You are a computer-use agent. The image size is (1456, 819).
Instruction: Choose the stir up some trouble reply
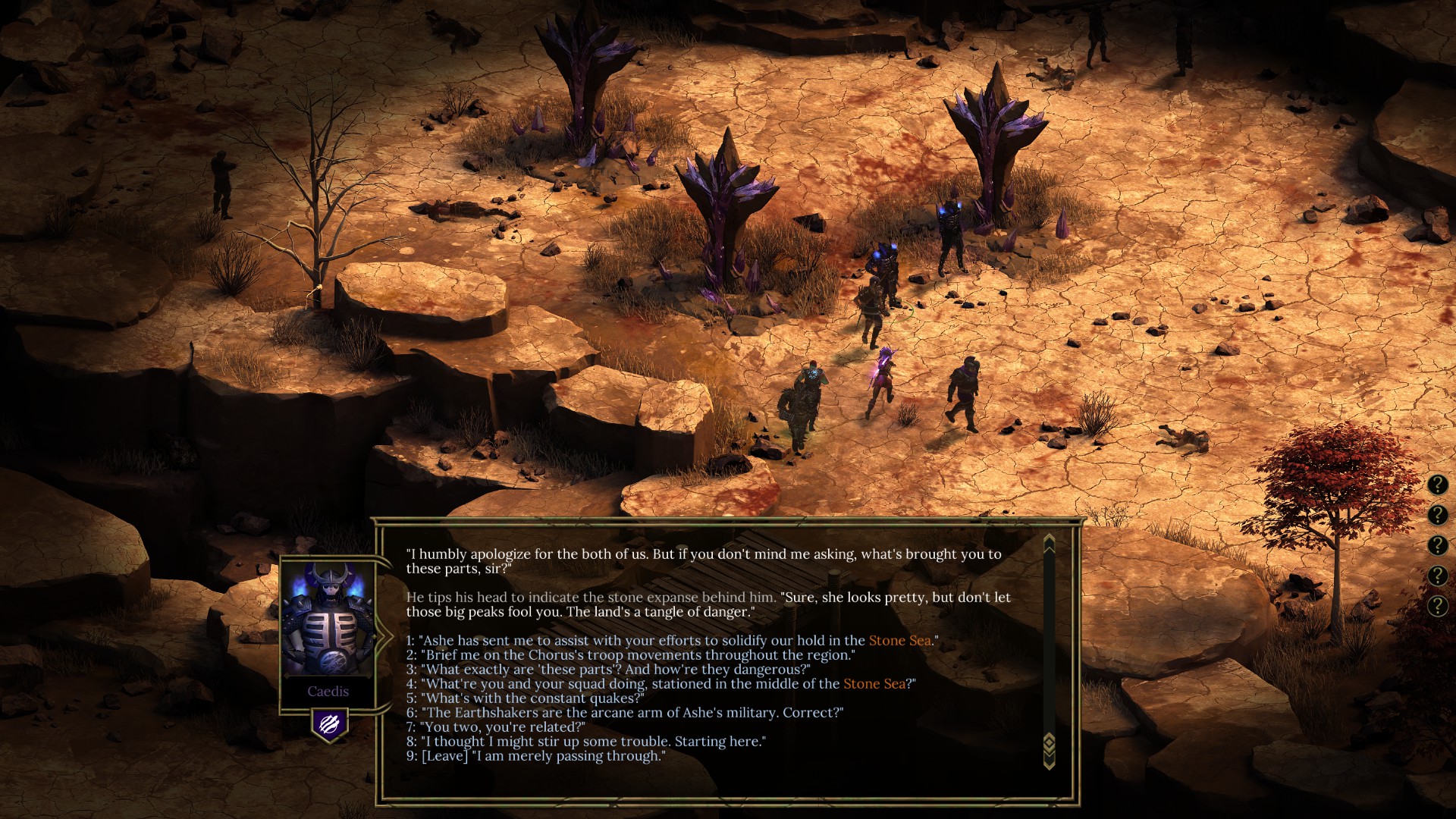click(x=591, y=742)
